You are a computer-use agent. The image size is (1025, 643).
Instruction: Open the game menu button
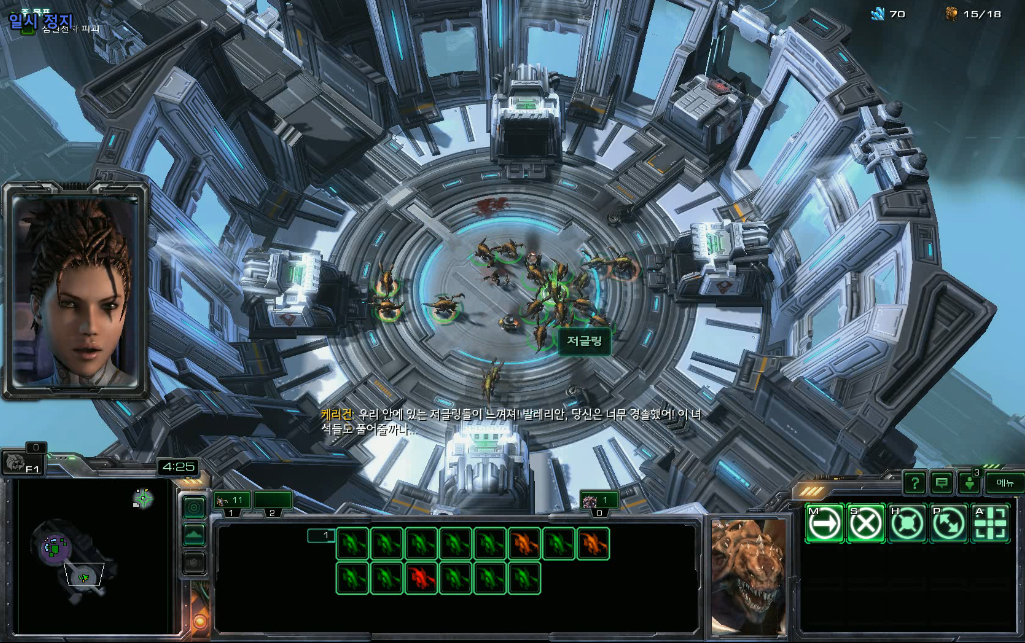click(1003, 483)
